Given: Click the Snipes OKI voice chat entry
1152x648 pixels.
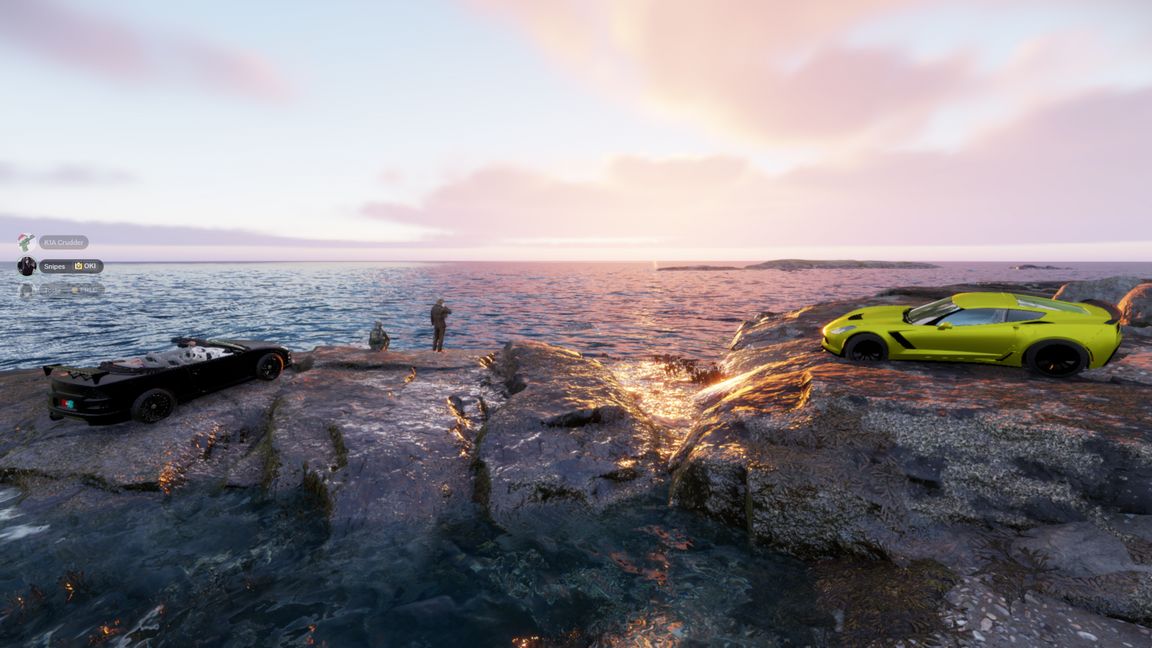Looking at the screenshot, I should 71,266.
